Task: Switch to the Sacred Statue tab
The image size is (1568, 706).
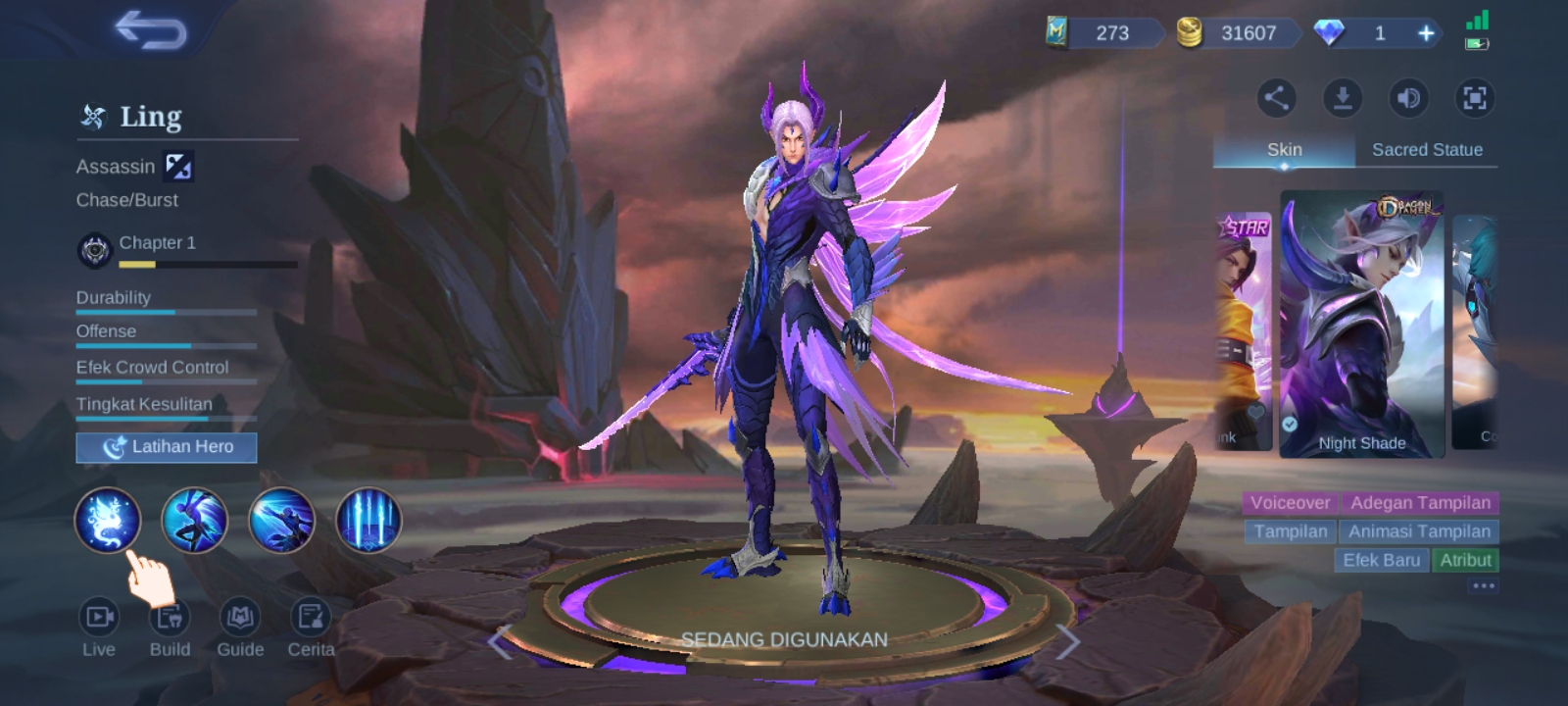Action: 1426,150
